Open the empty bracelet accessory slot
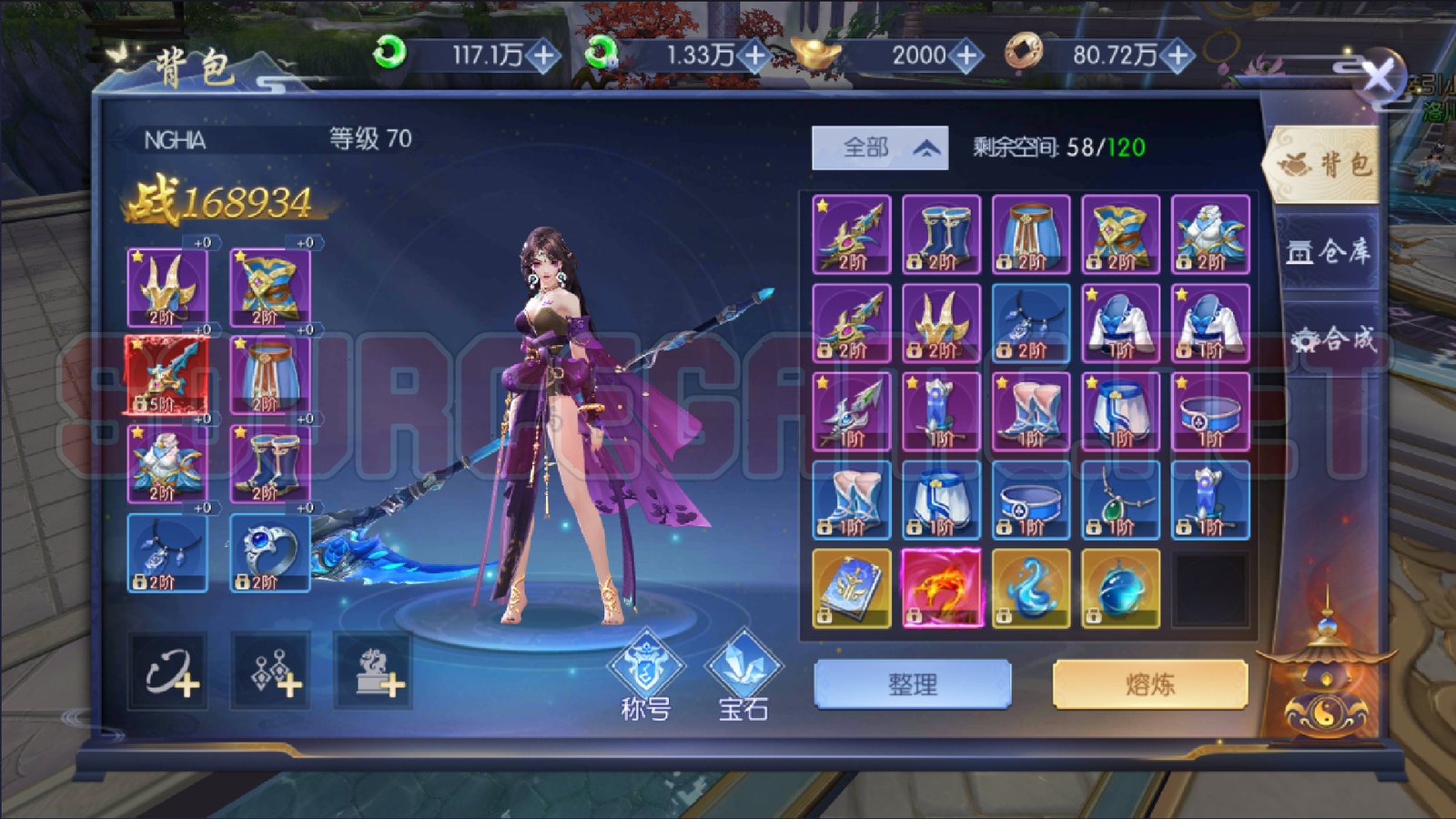The image size is (1456, 819). click(167, 672)
